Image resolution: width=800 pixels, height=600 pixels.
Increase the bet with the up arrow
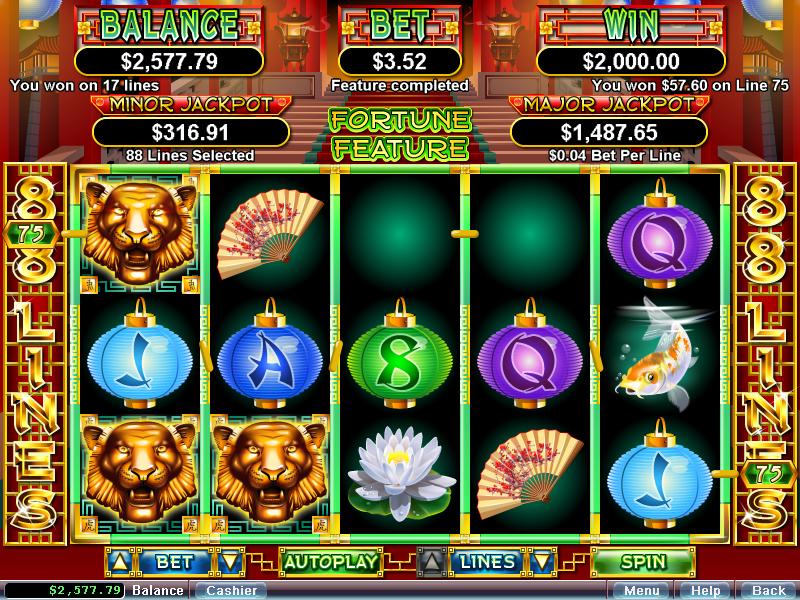coord(118,562)
